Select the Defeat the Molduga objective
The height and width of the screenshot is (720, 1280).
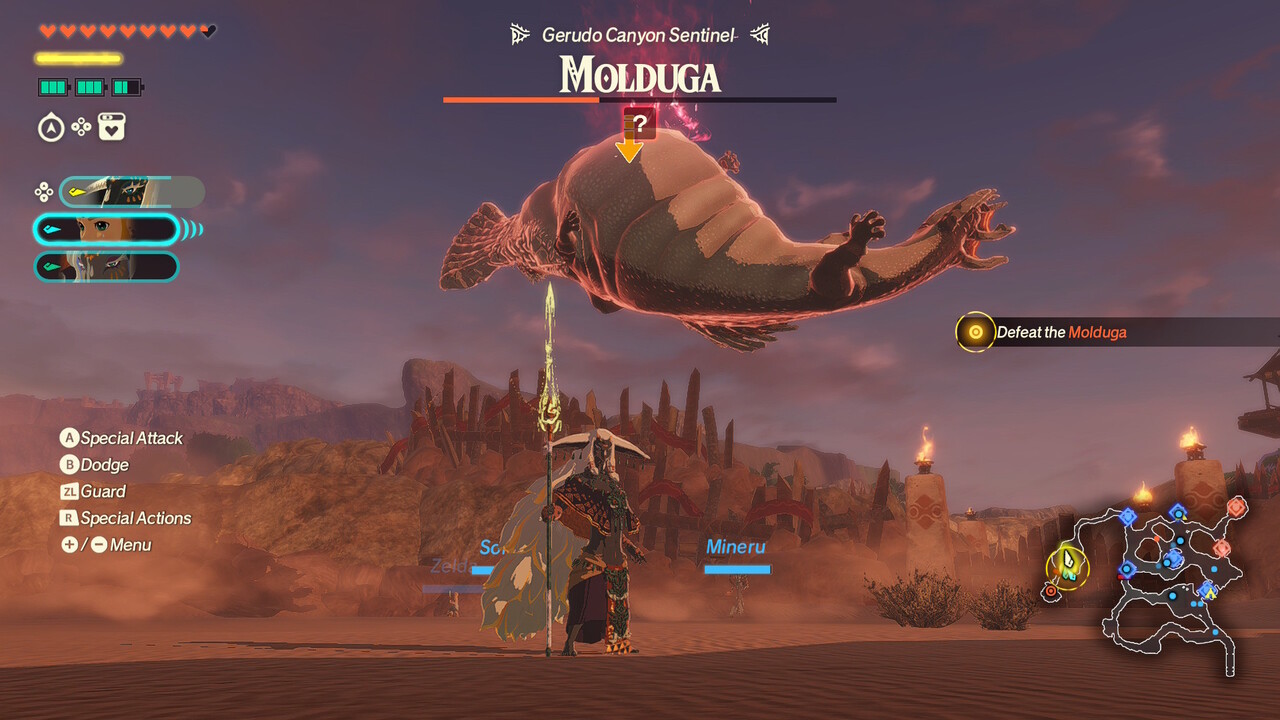[x=1060, y=332]
